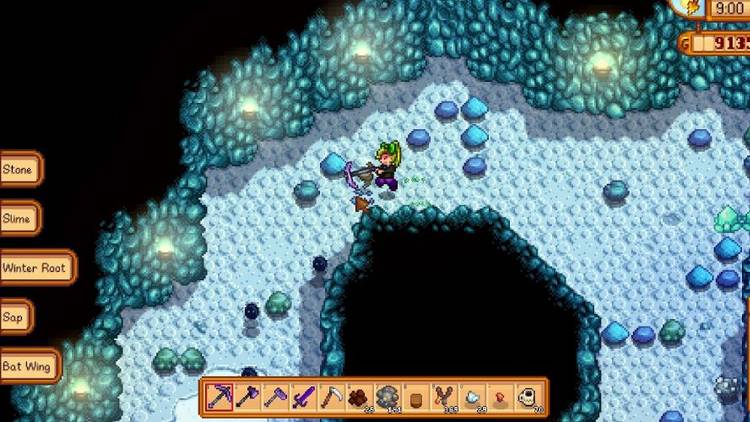Equip the purple sword from the hotbar
The image size is (750, 422).
[x=303, y=397]
